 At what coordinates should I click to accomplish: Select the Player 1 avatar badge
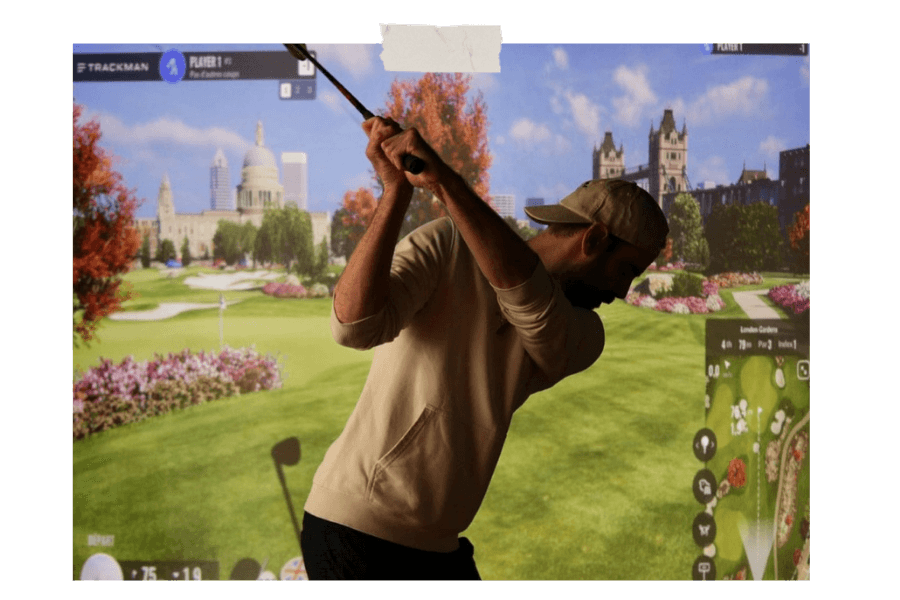point(172,66)
